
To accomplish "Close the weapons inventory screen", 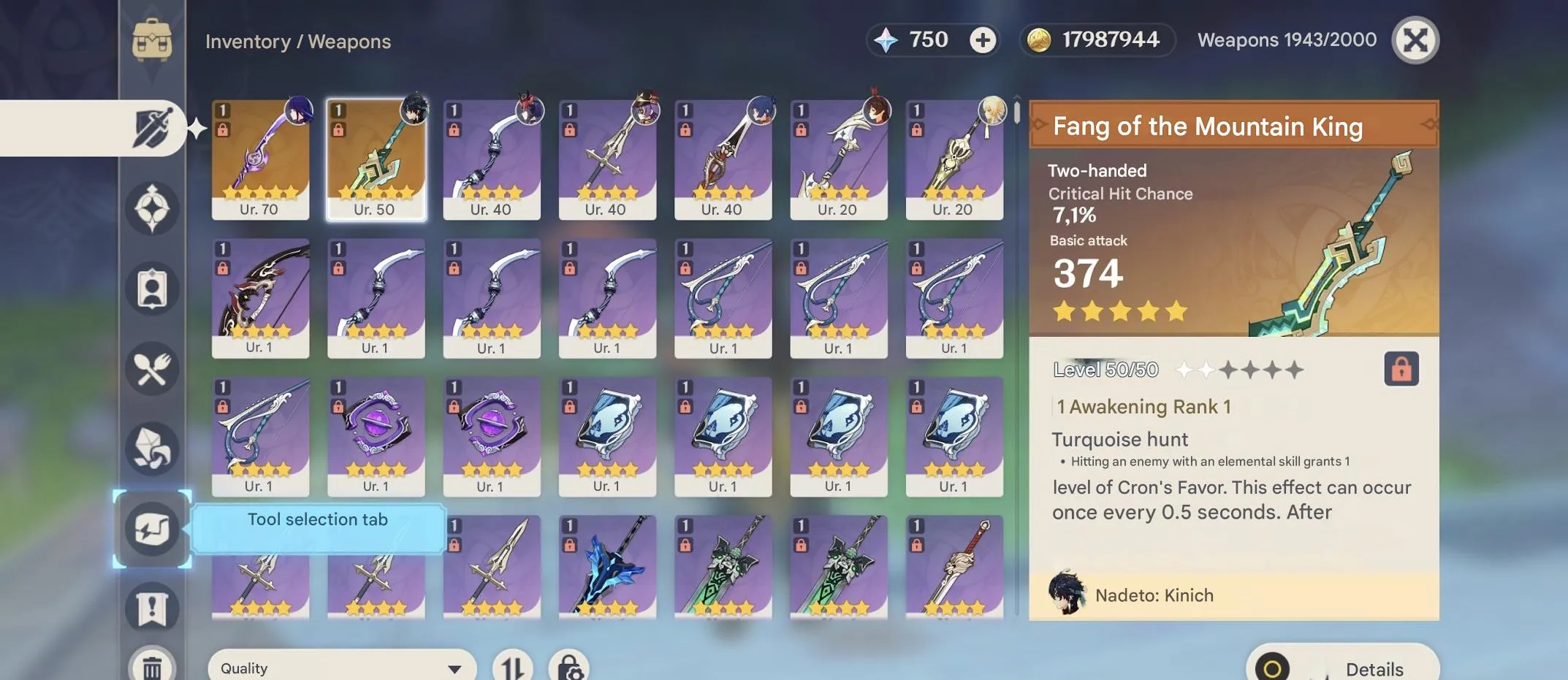I will 1415,39.
